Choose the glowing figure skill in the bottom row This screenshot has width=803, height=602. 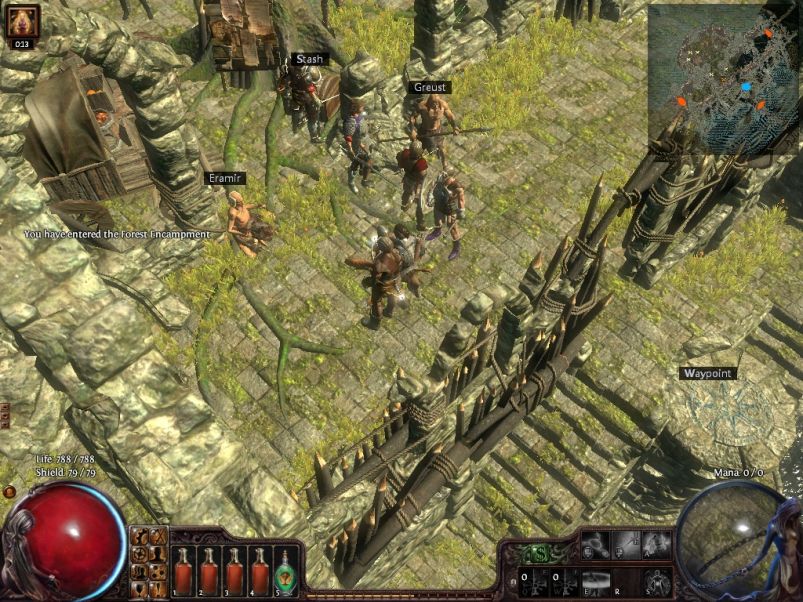click(657, 581)
